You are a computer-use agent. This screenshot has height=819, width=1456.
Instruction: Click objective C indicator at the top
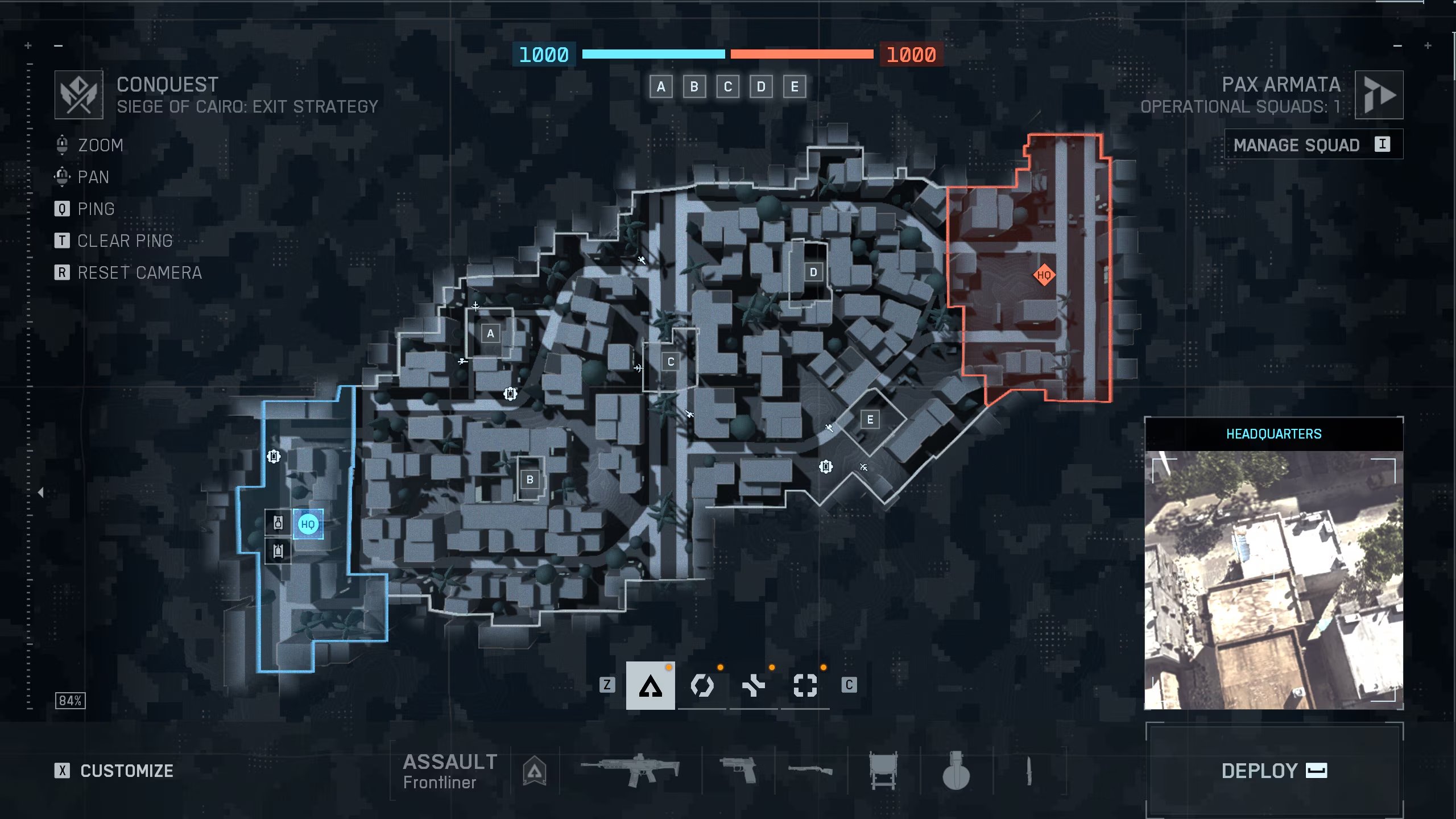727,86
